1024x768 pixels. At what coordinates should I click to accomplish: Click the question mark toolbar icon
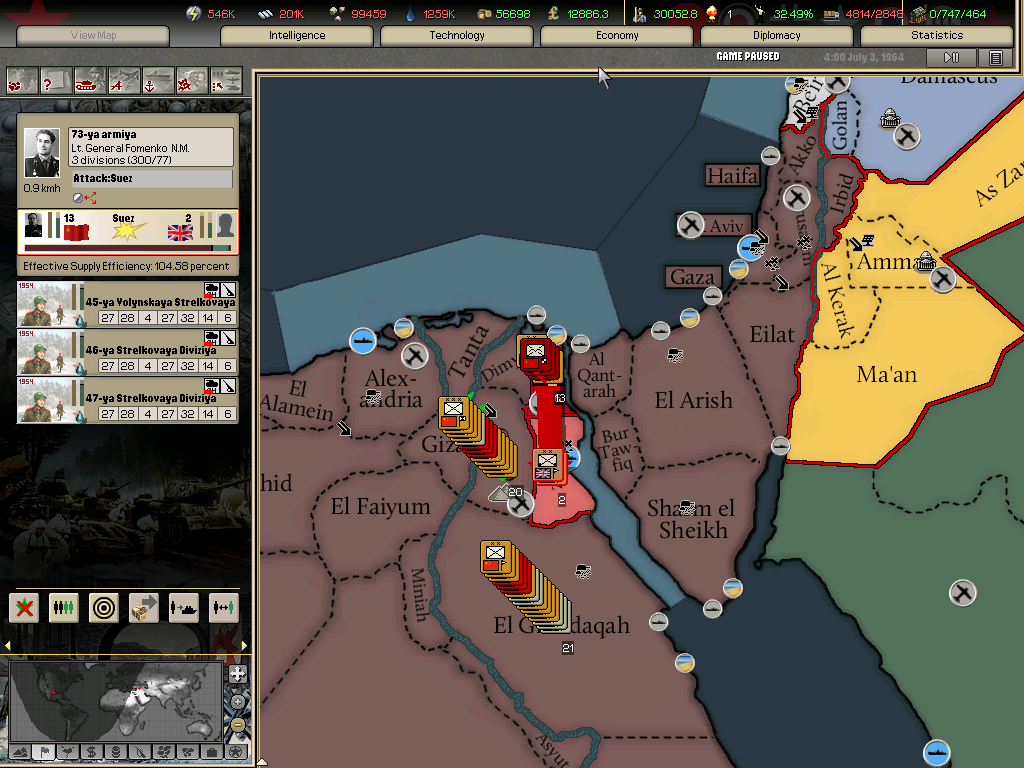click(x=55, y=80)
